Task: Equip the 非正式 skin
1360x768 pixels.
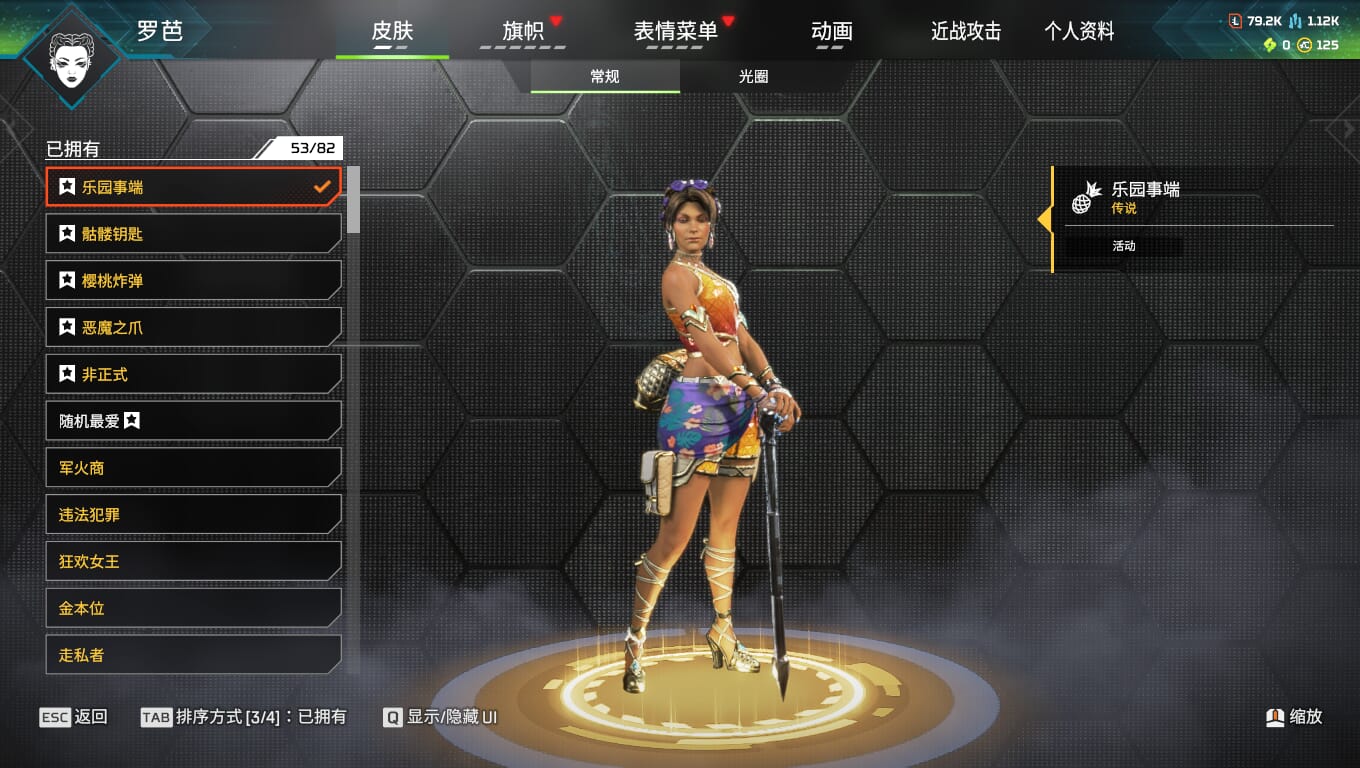Action: [x=193, y=374]
